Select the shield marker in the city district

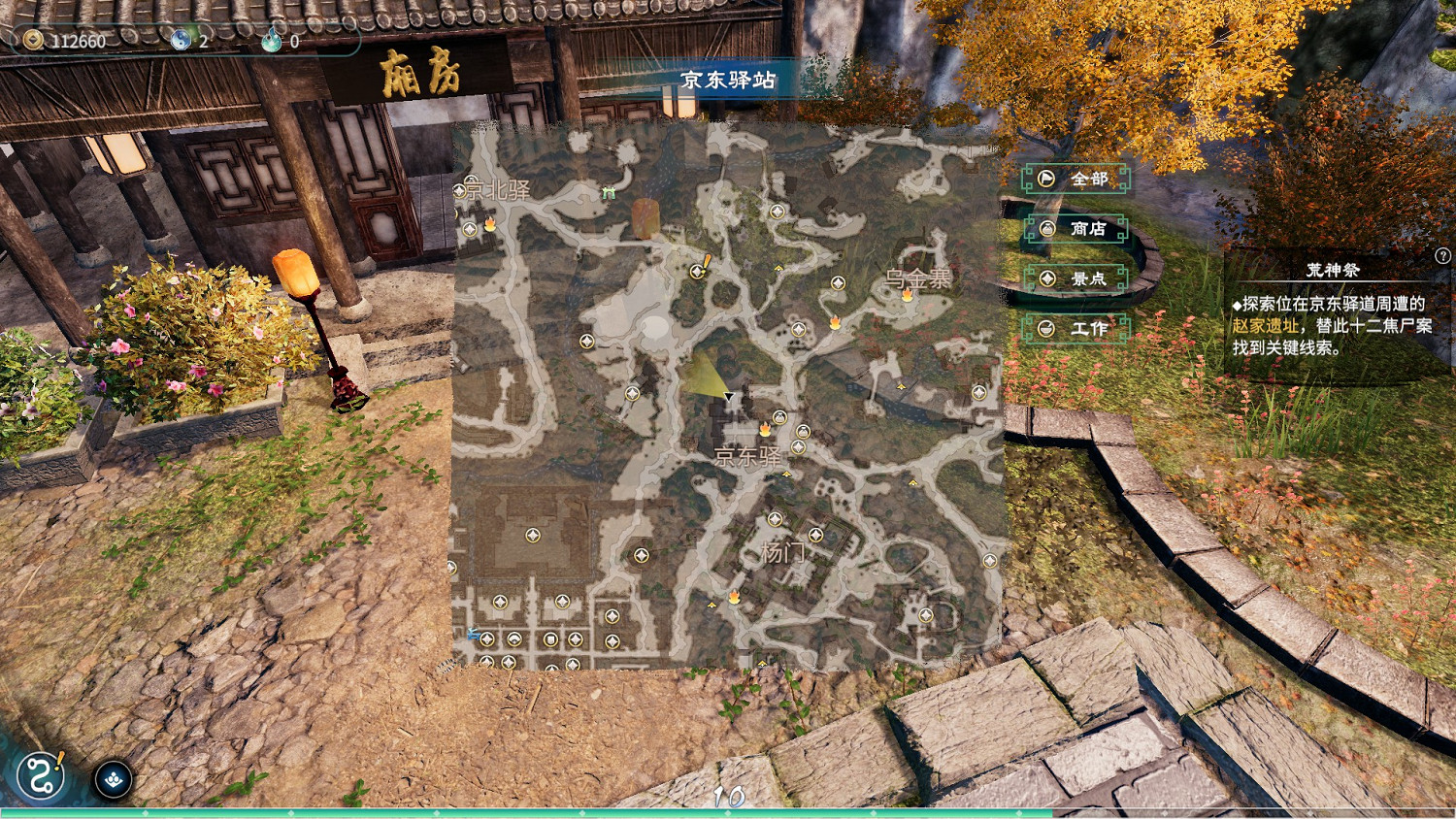(550, 637)
